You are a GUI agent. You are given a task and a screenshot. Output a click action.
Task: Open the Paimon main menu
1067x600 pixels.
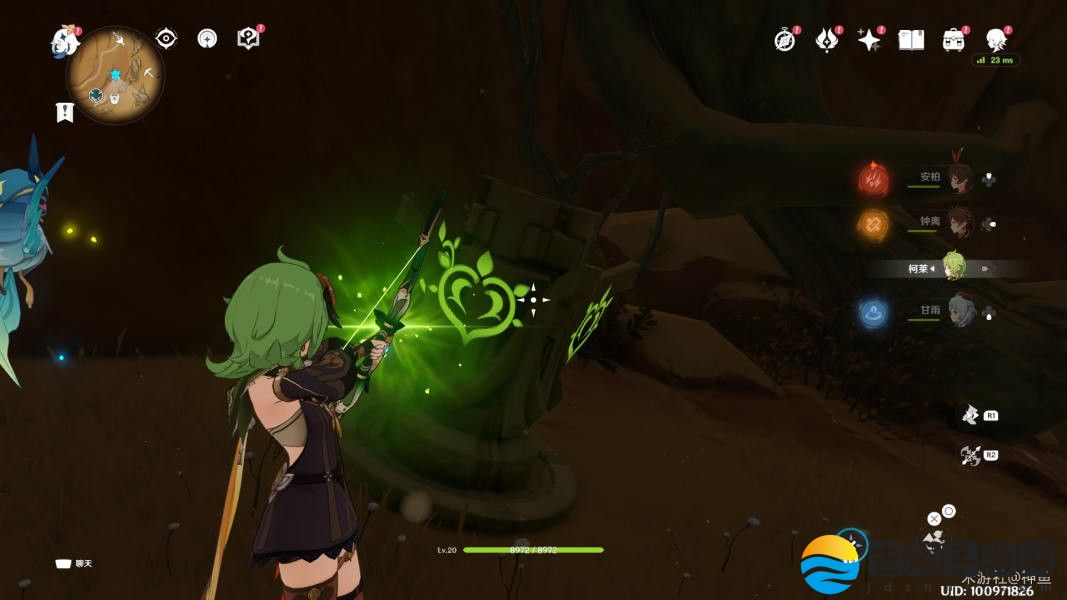[x=65, y=42]
